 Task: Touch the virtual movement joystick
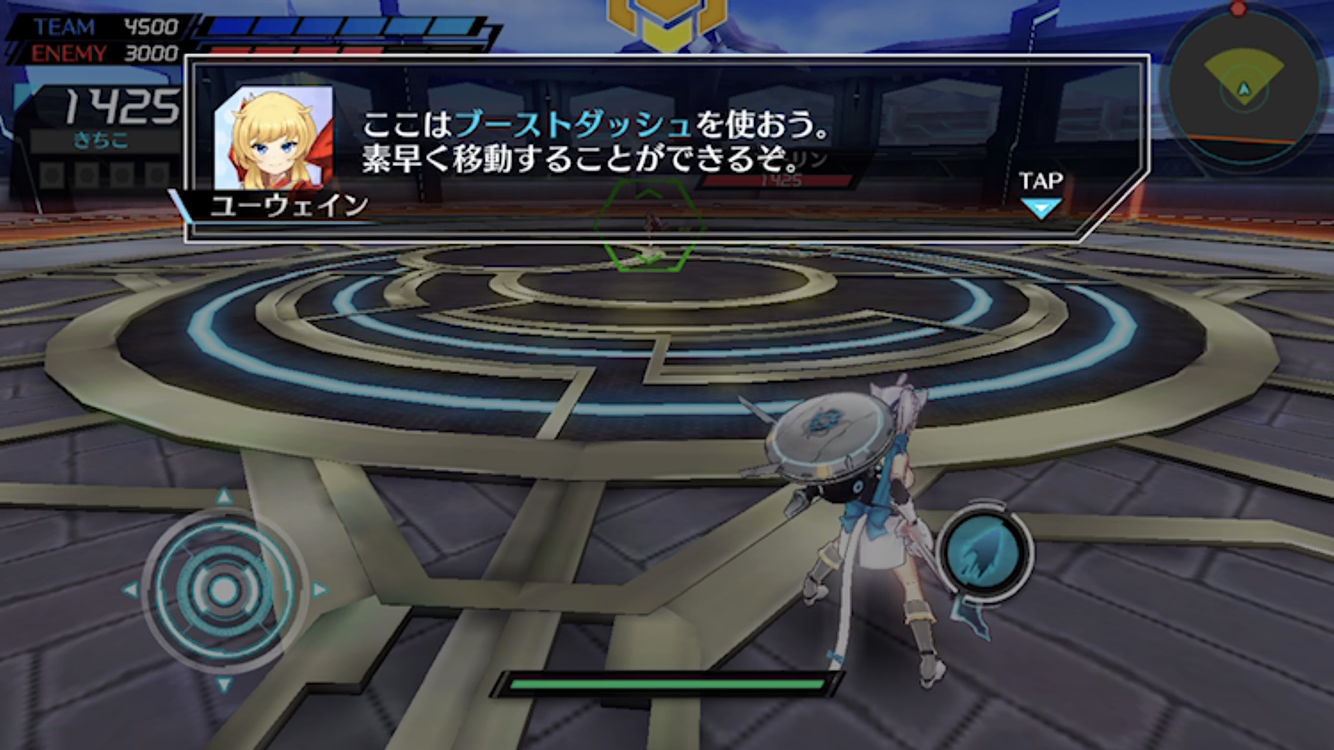point(224,590)
